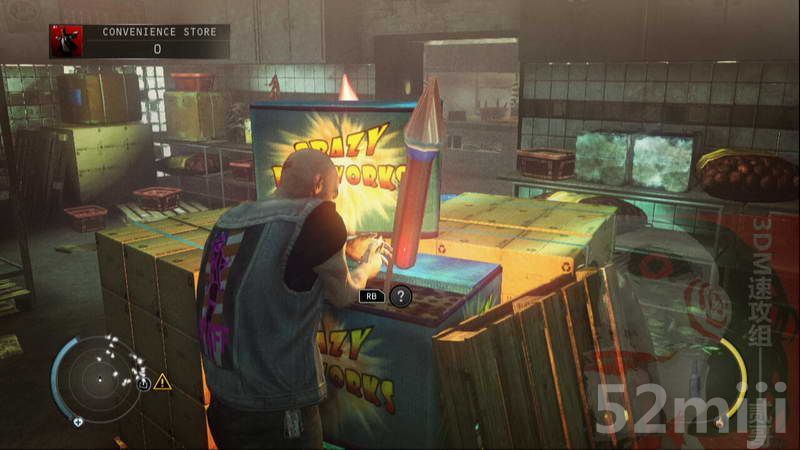
Task: Click the health cross icon below the minimap
Action: tap(78, 422)
